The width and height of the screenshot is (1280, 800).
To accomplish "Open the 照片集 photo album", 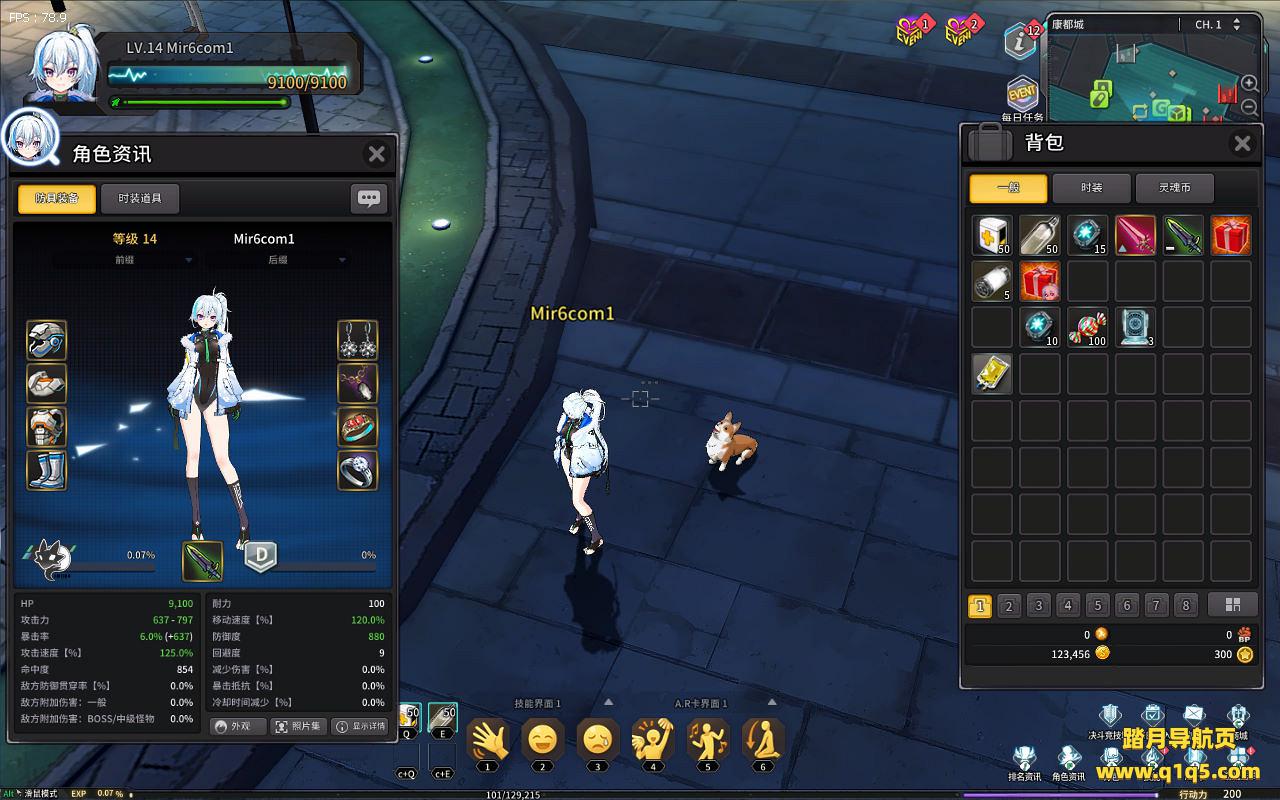I will point(298,726).
